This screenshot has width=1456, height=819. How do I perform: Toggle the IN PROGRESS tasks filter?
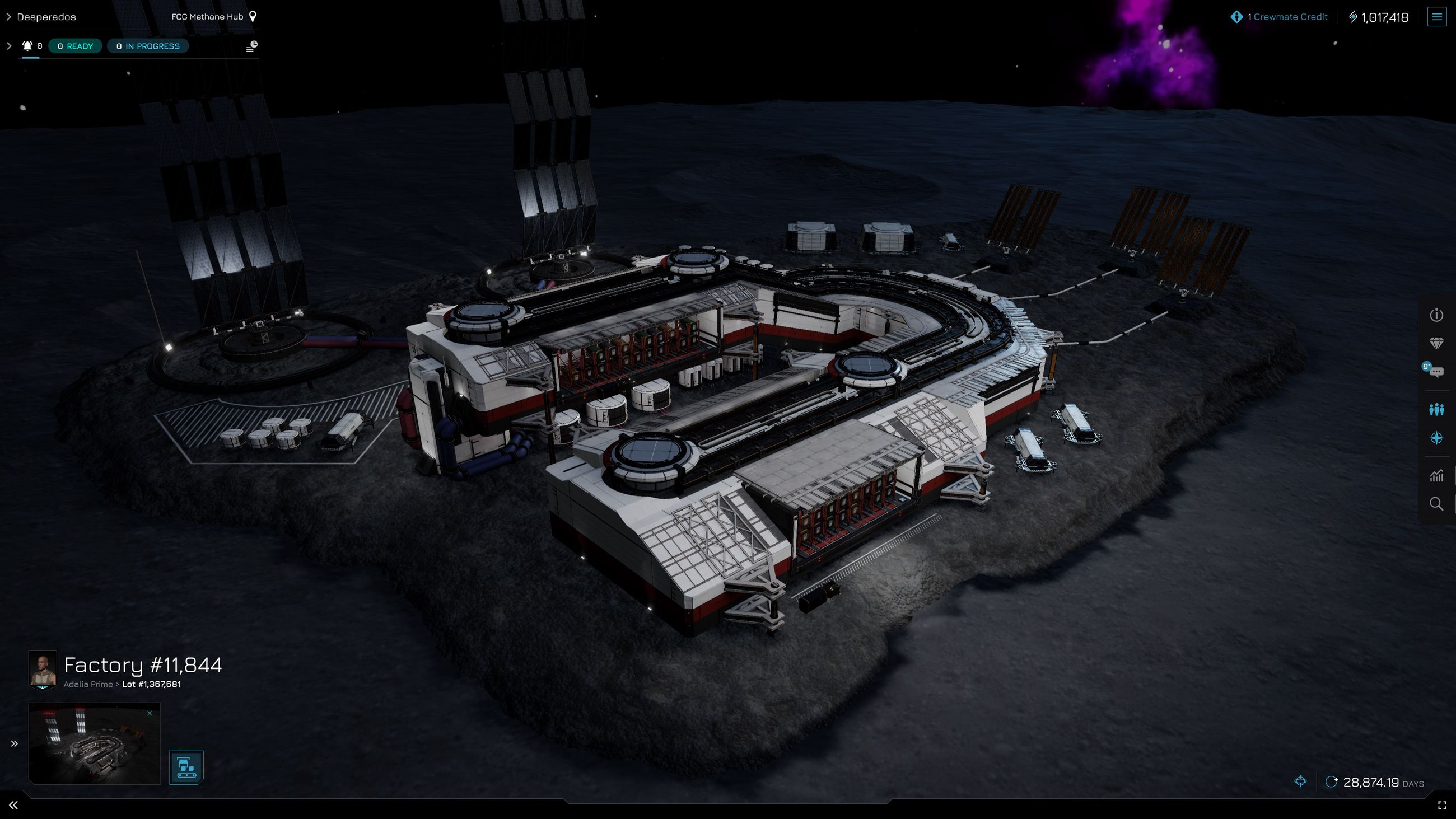point(147,46)
